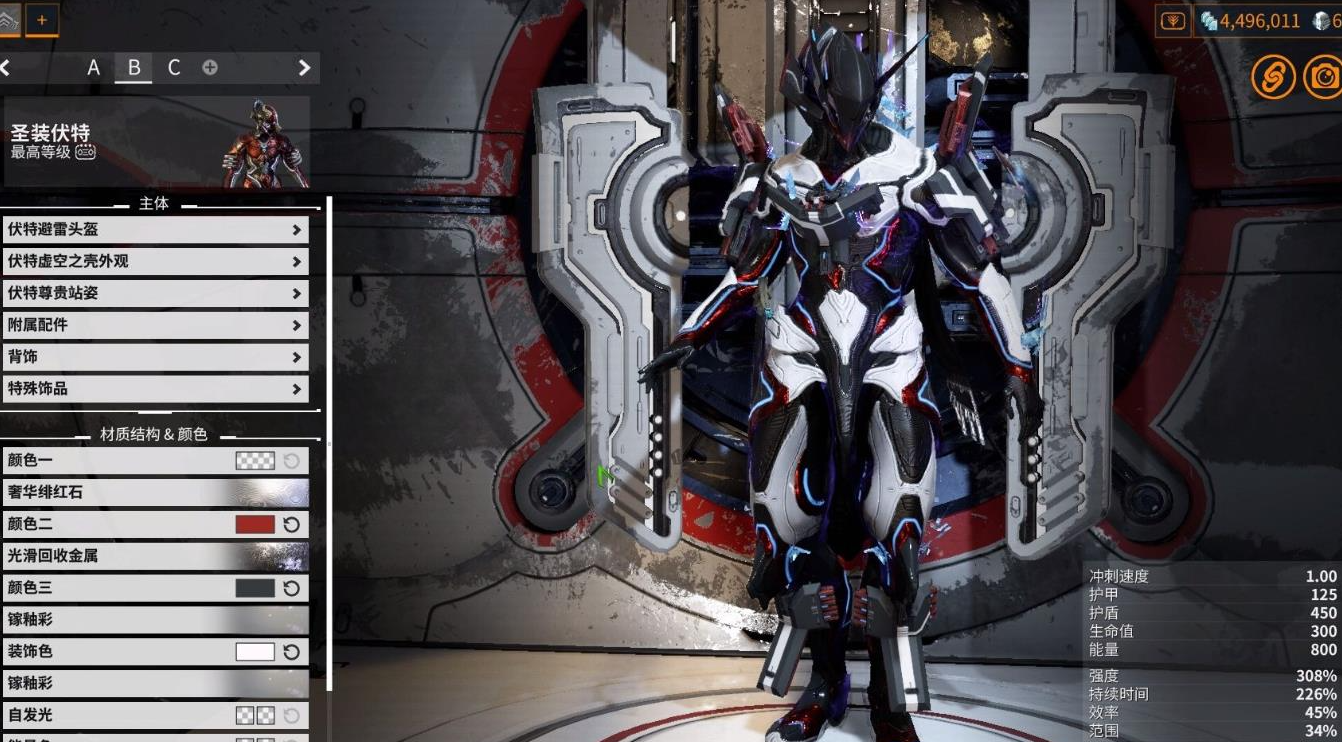Click the orange chain link icon
This screenshot has width=1342, height=742.
tap(1273, 76)
